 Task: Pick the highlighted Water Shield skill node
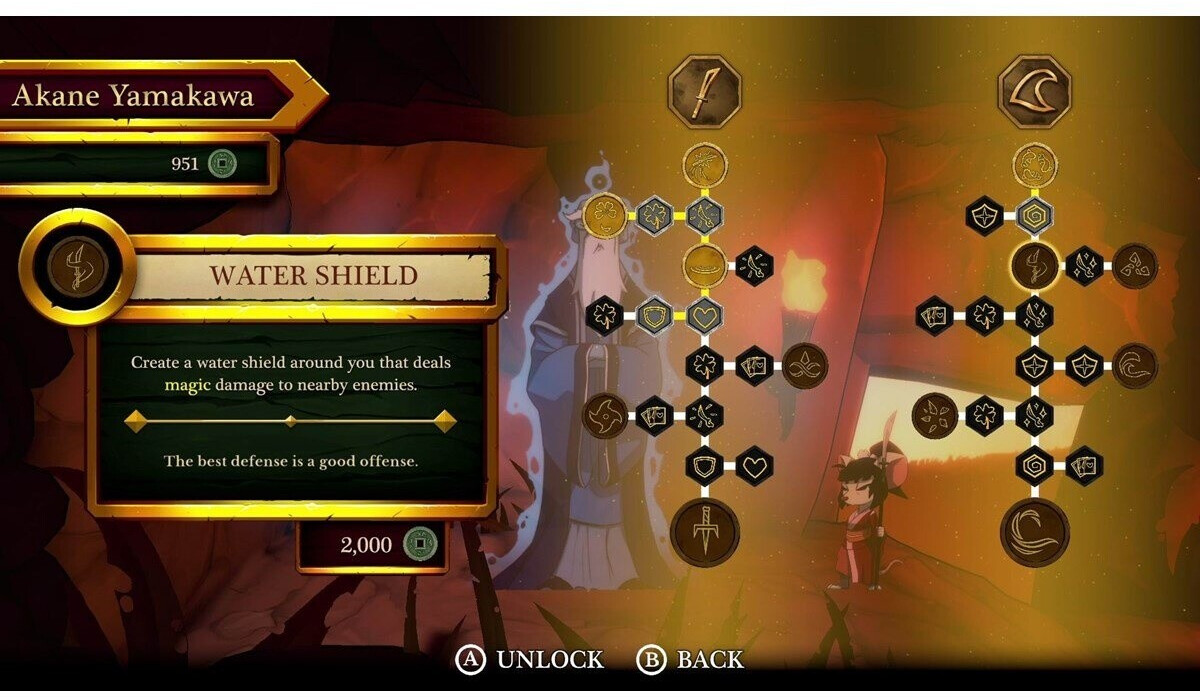(x=1035, y=266)
